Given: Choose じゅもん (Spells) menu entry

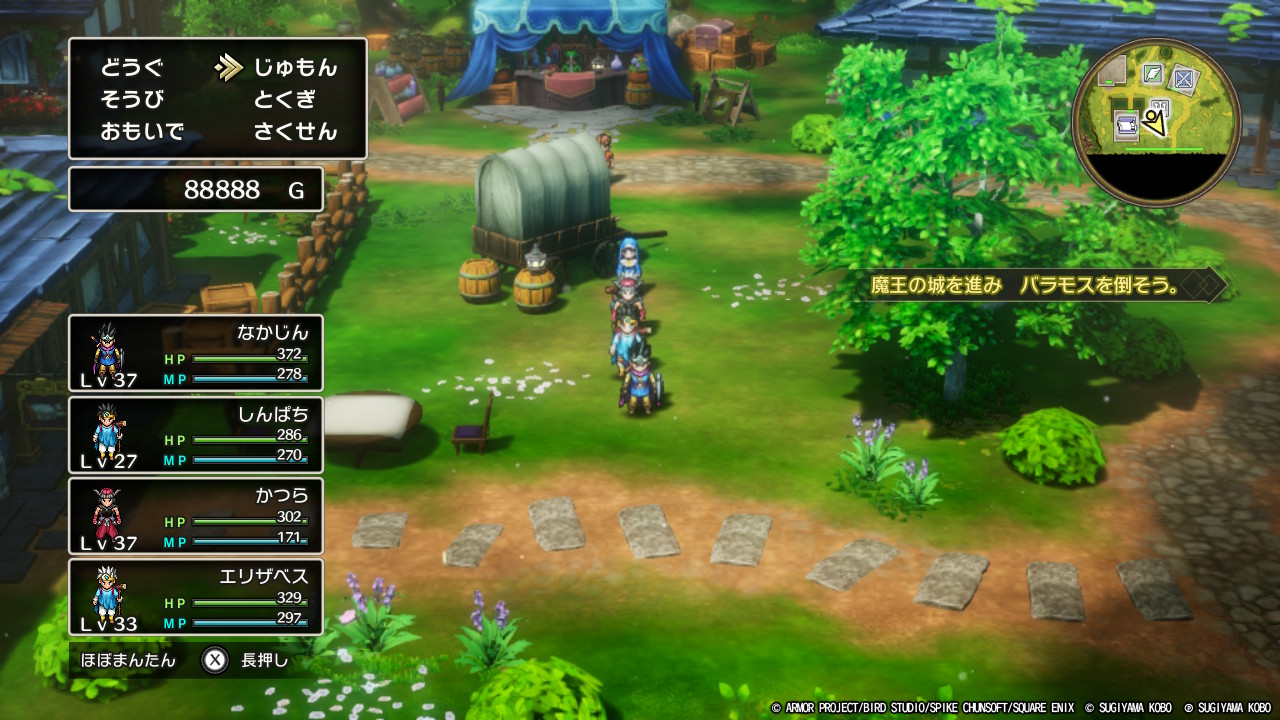Looking at the screenshot, I should pyautogui.click(x=295, y=68).
